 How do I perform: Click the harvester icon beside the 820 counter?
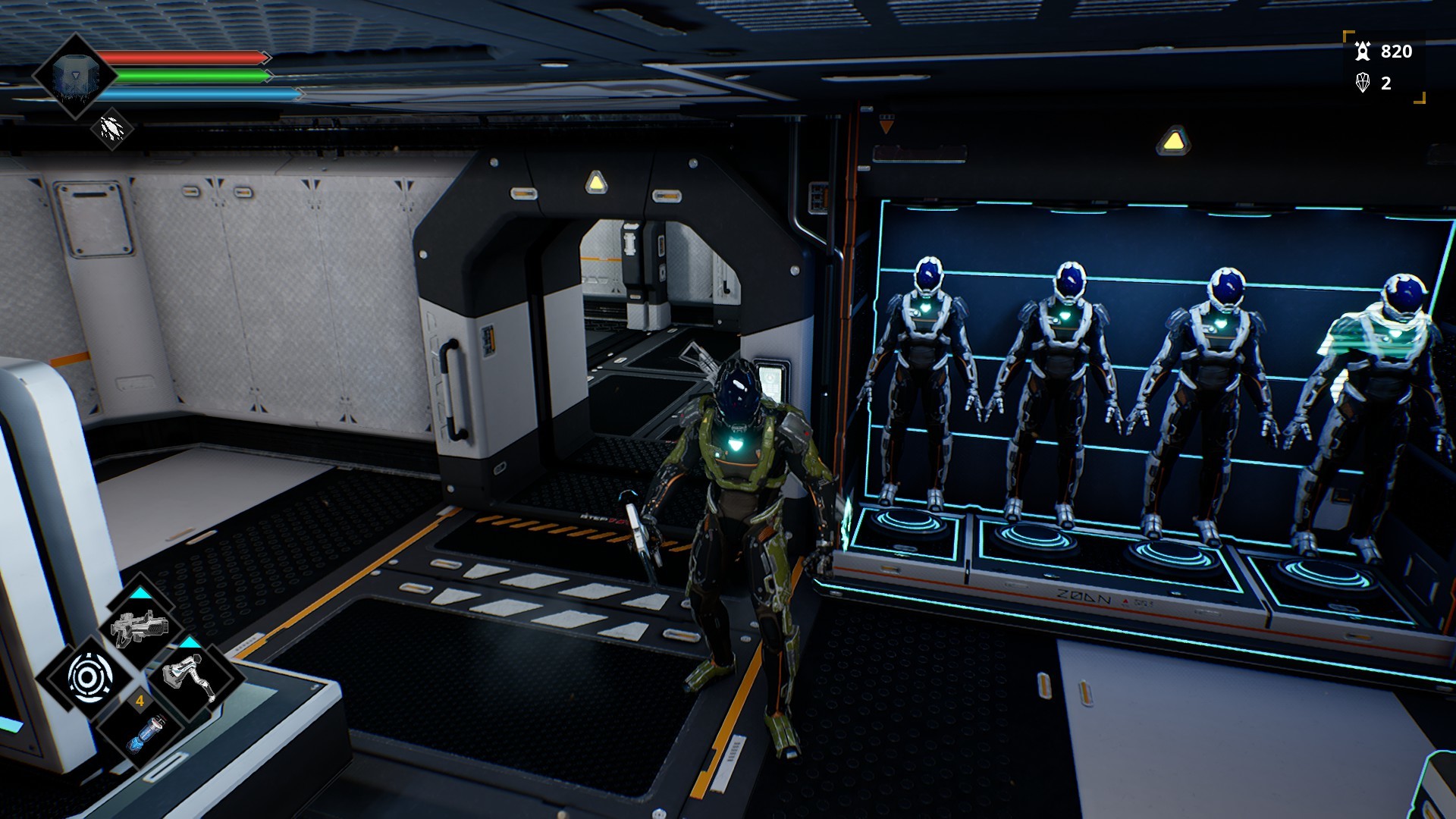(1365, 53)
